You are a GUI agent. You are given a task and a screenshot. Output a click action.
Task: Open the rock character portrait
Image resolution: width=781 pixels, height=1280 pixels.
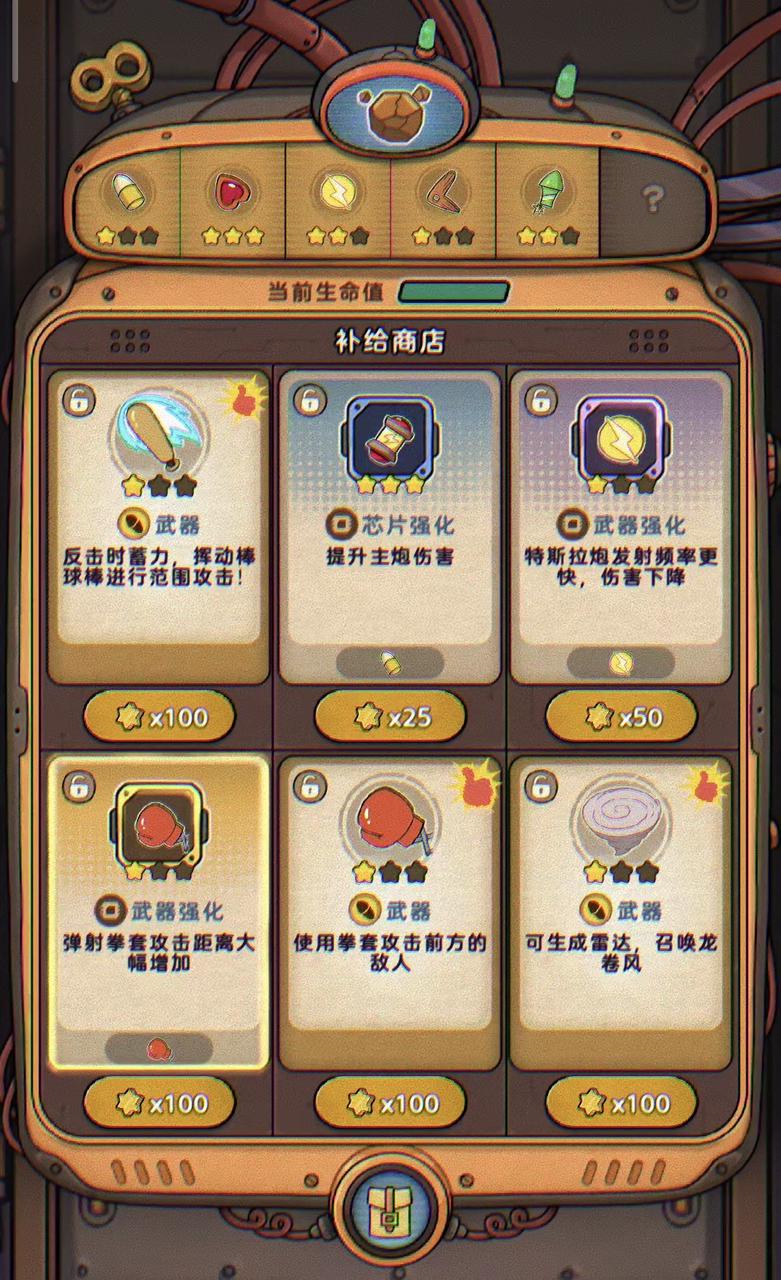390,110
